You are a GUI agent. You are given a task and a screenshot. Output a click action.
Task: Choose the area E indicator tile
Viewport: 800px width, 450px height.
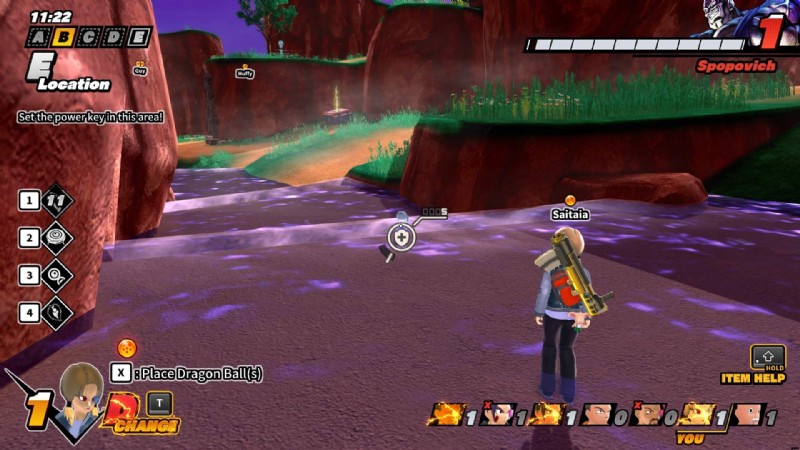click(x=139, y=38)
